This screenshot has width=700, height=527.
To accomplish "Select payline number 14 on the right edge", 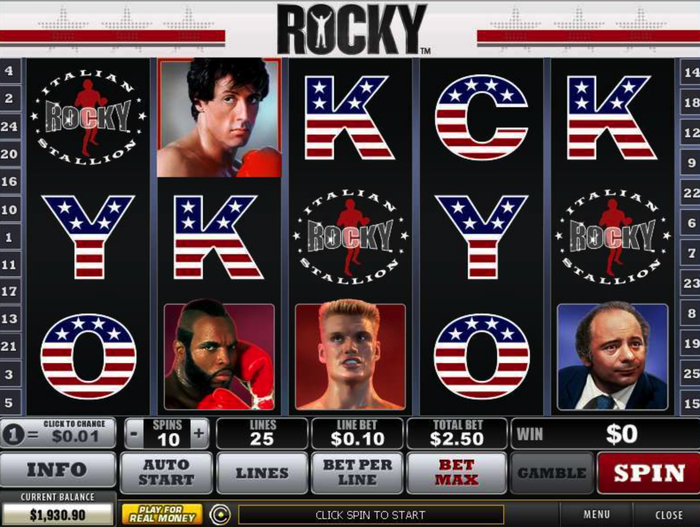I will 690,72.
